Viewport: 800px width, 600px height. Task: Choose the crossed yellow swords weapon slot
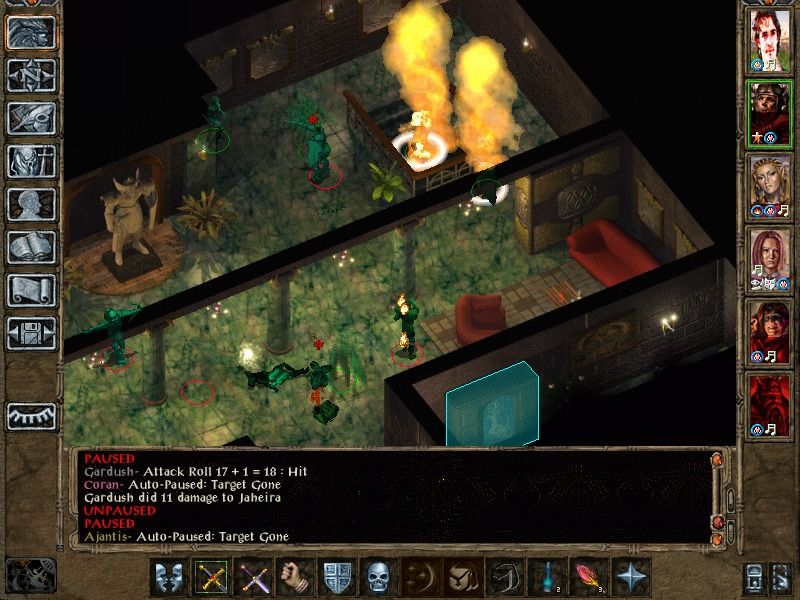pos(211,577)
